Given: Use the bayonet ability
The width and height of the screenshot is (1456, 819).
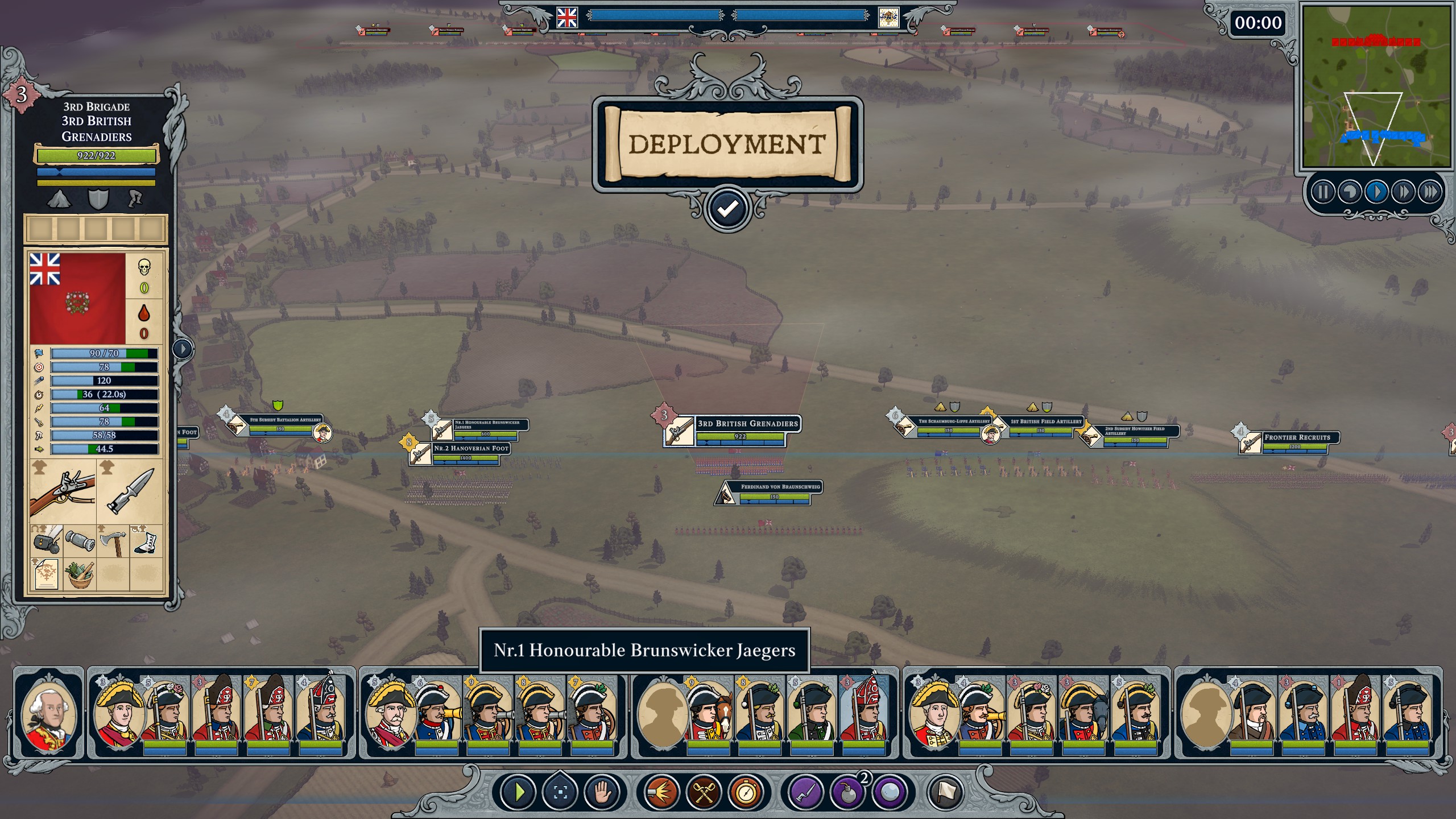Looking at the screenshot, I should pyautogui.click(x=805, y=792).
